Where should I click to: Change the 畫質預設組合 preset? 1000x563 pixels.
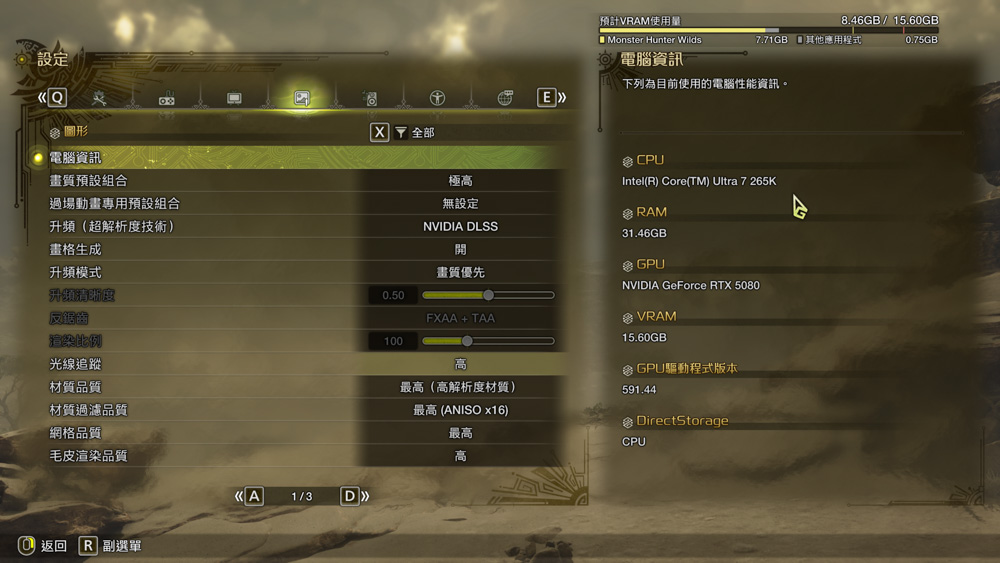[460, 181]
